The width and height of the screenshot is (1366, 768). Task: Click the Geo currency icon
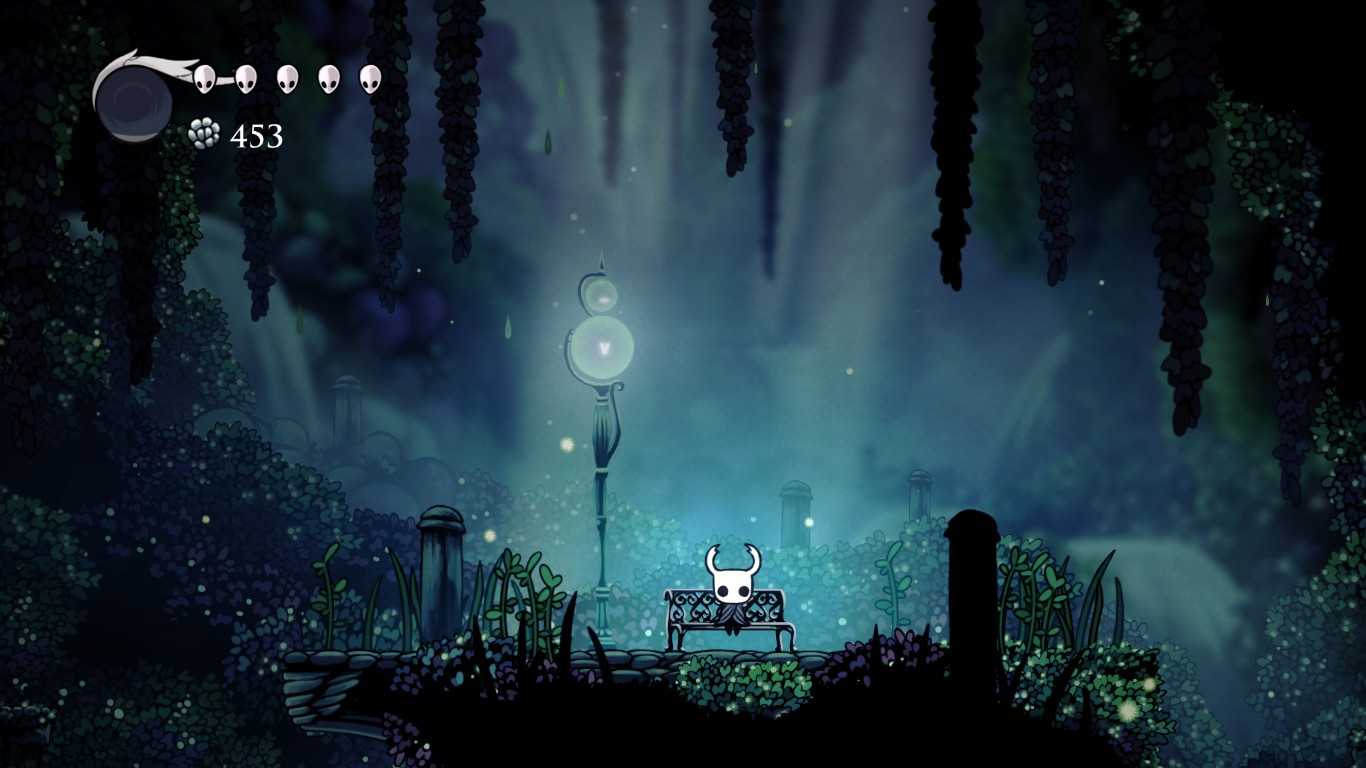[x=203, y=132]
